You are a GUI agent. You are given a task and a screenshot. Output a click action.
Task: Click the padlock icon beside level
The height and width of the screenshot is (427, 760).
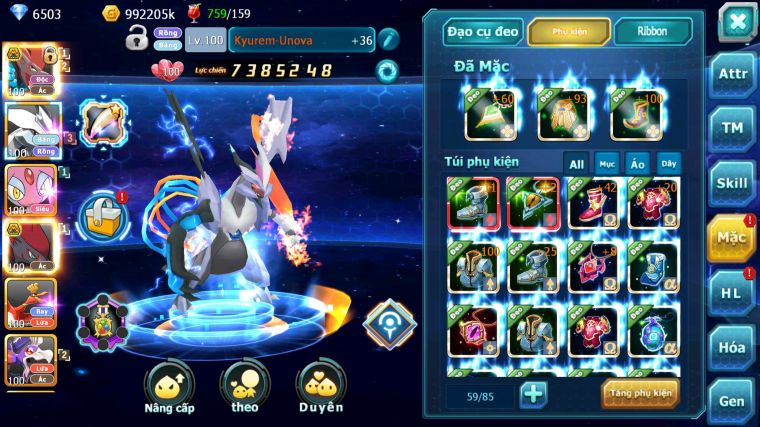point(137,40)
